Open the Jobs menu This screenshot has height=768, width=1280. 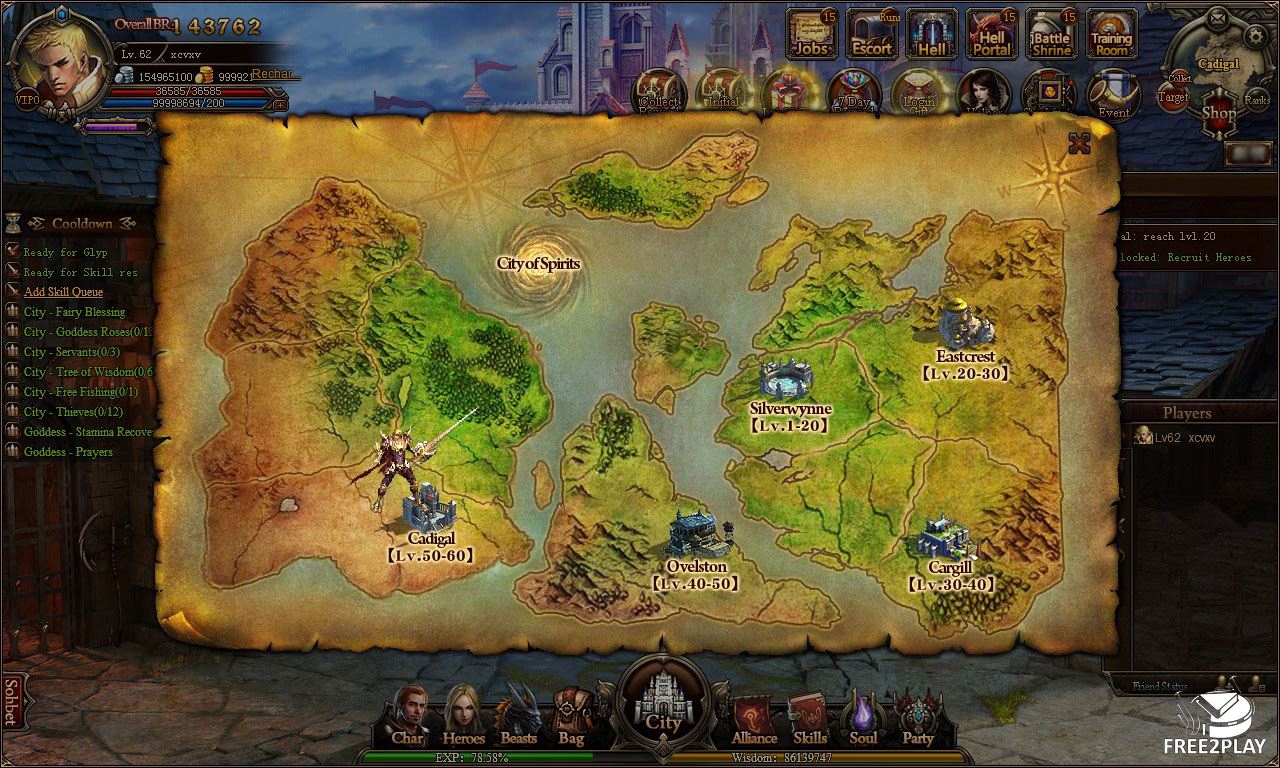tap(812, 34)
